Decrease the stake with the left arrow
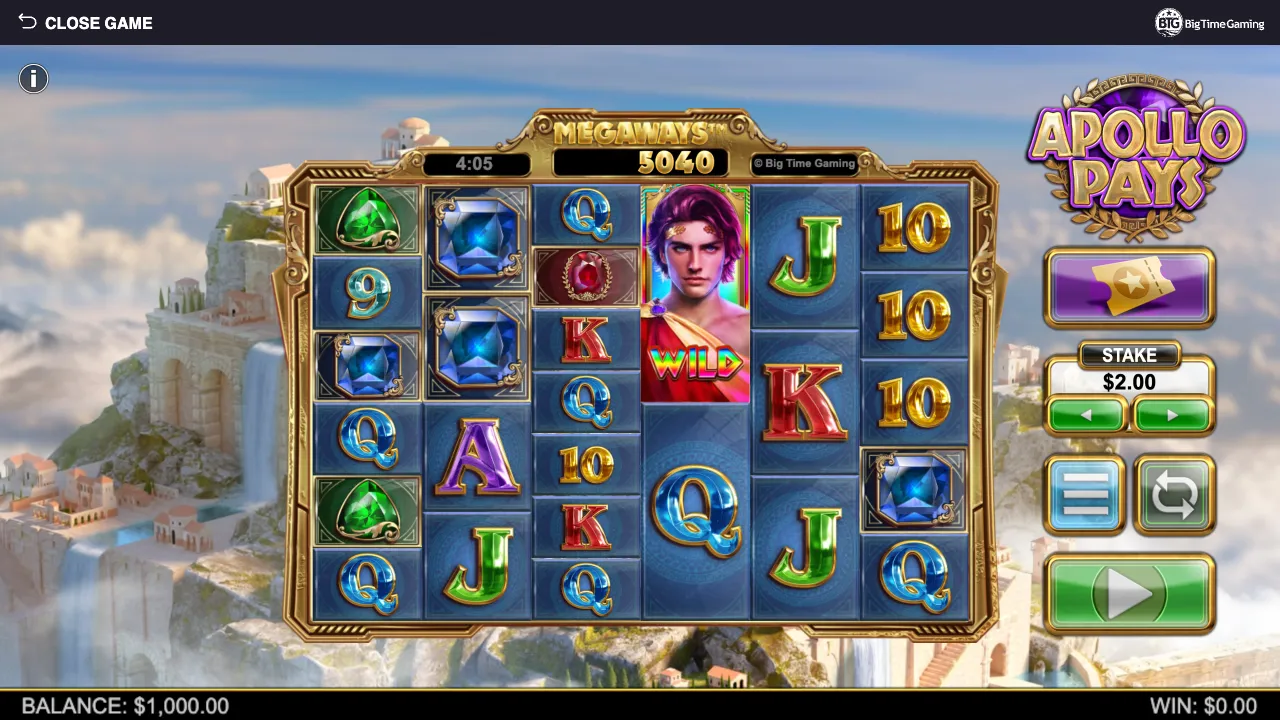 (1087, 414)
